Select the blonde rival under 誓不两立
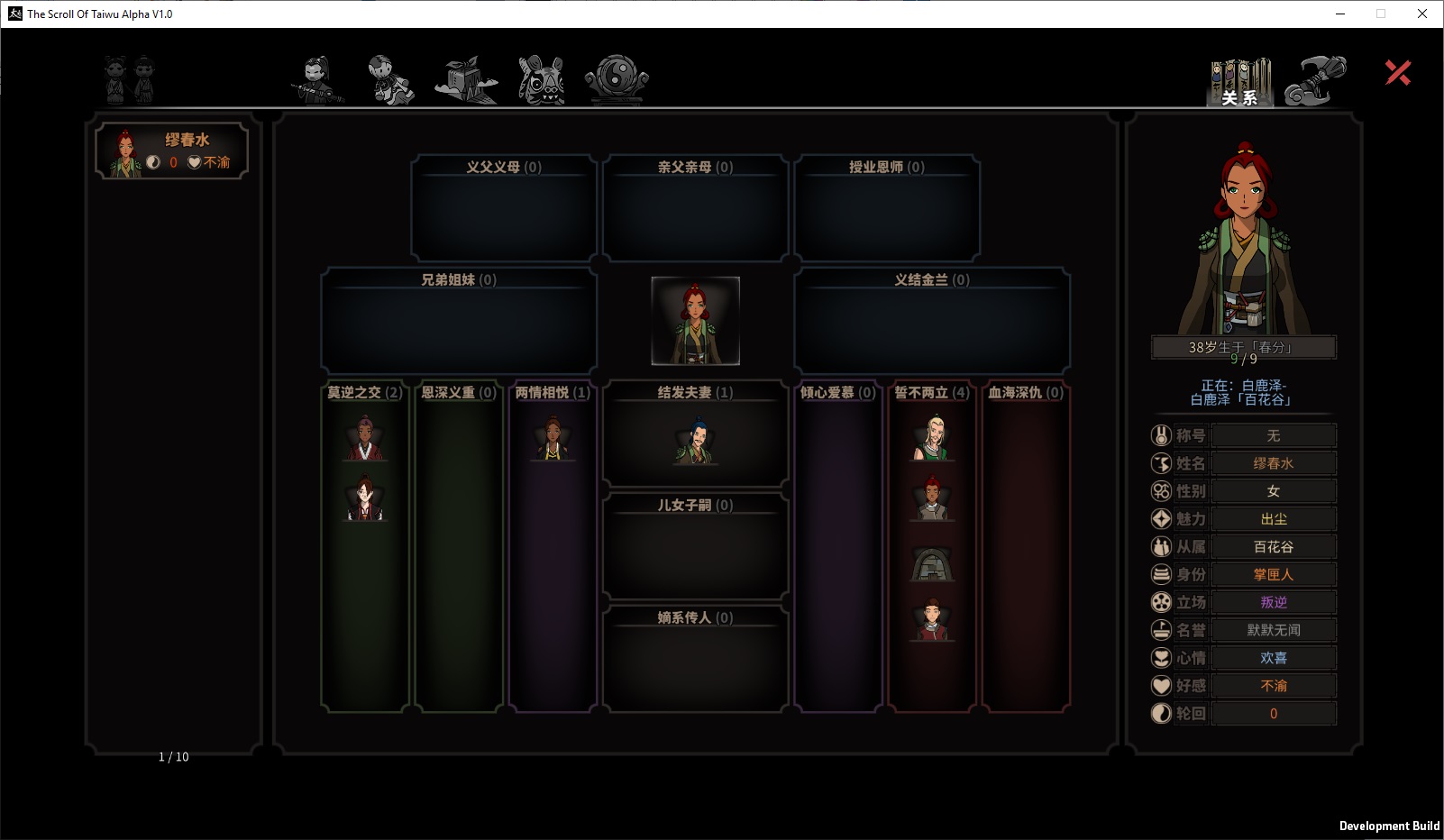 click(932, 438)
